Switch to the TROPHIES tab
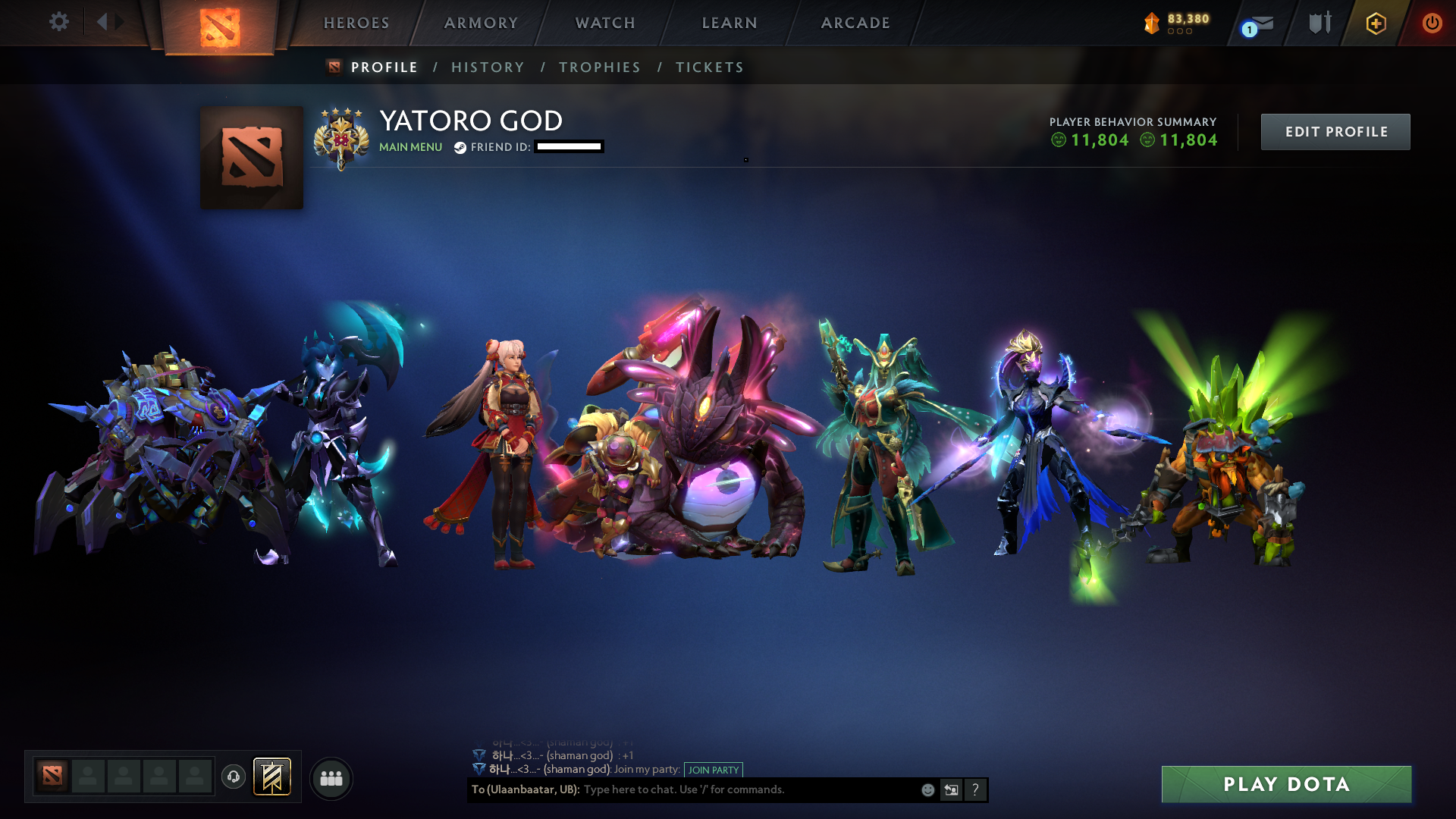This screenshot has width=1456, height=819. click(599, 67)
